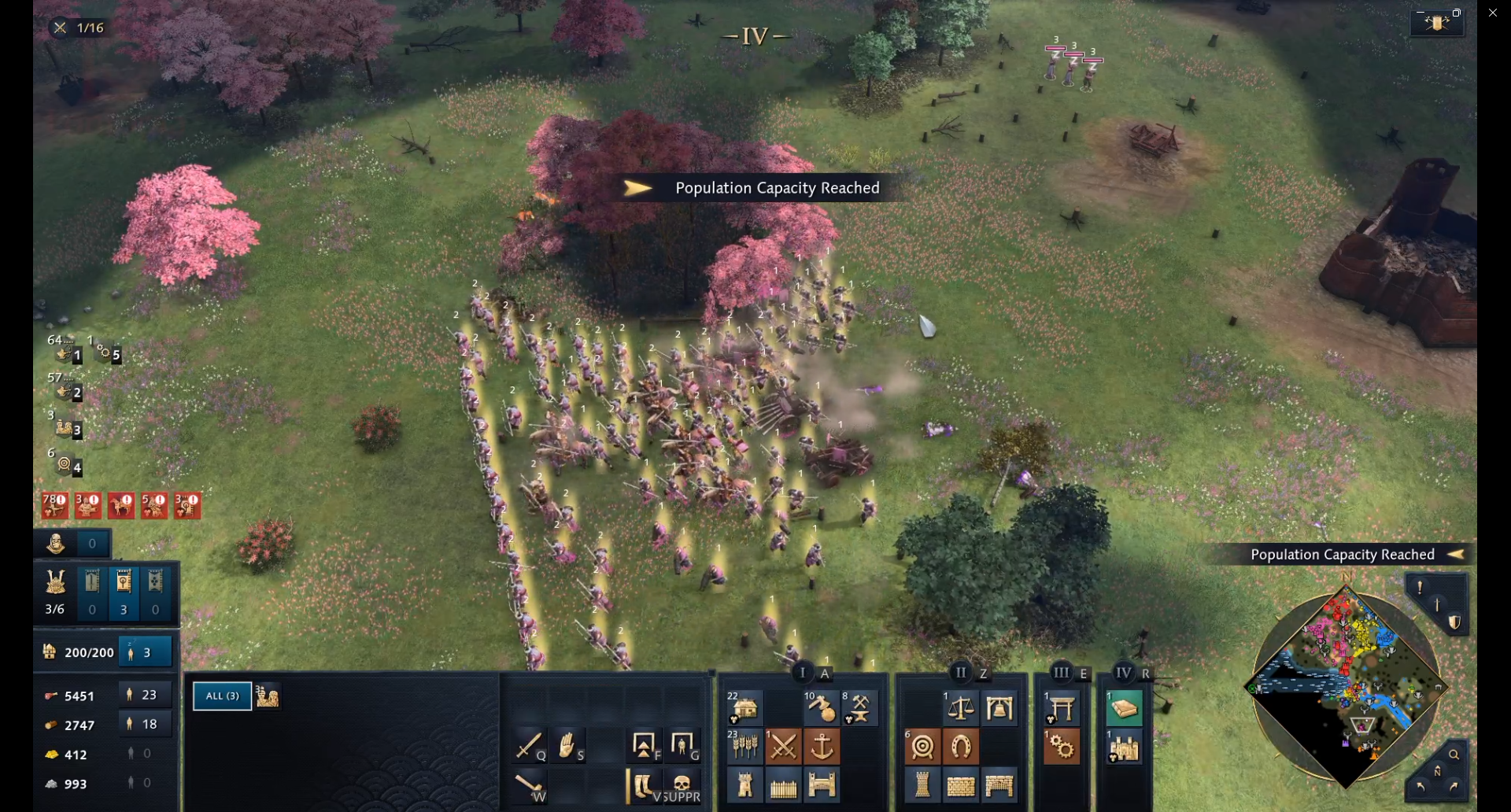Pick the Archery Range target icon

pos(922,746)
